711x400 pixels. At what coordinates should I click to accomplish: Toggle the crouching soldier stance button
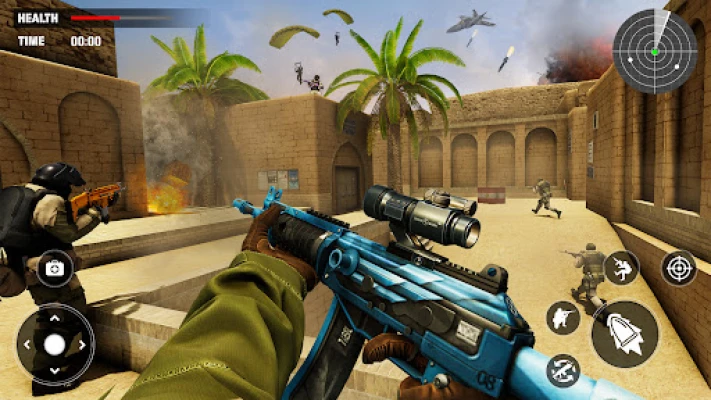click(564, 318)
